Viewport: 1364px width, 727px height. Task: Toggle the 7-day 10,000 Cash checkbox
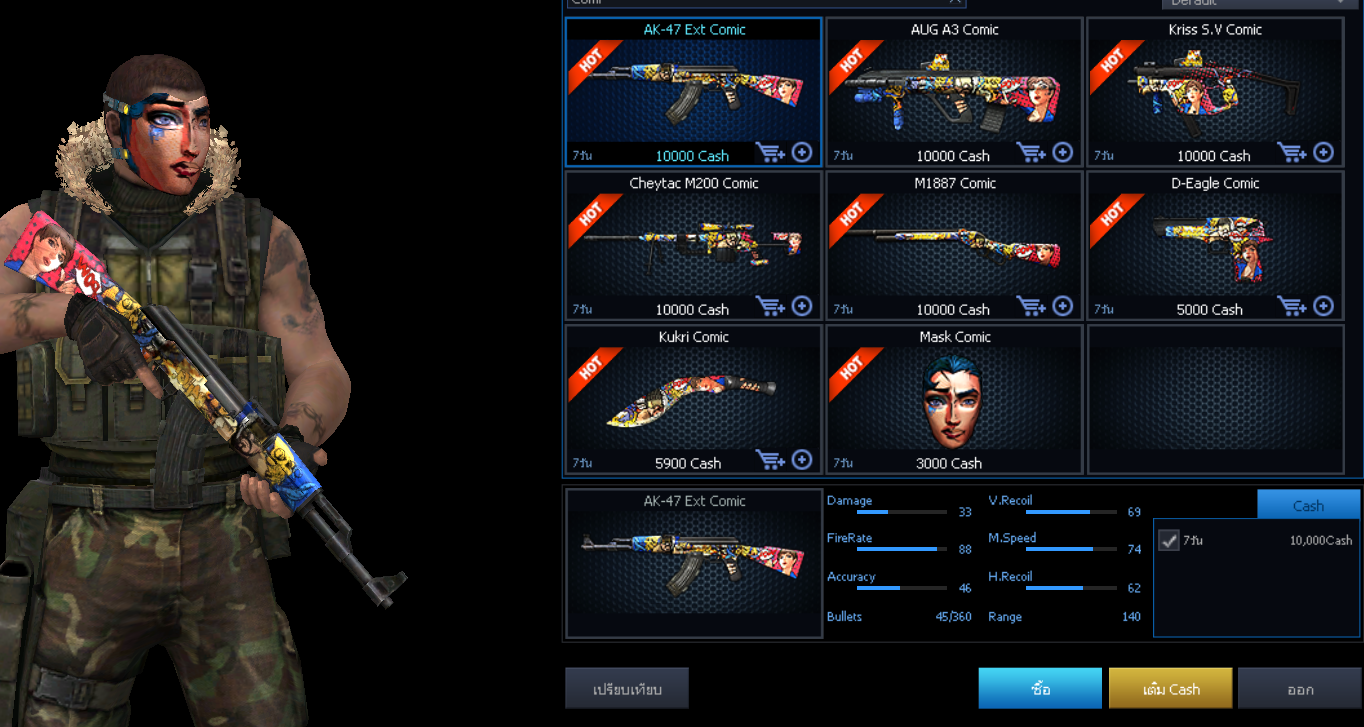(x=1169, y=540)
